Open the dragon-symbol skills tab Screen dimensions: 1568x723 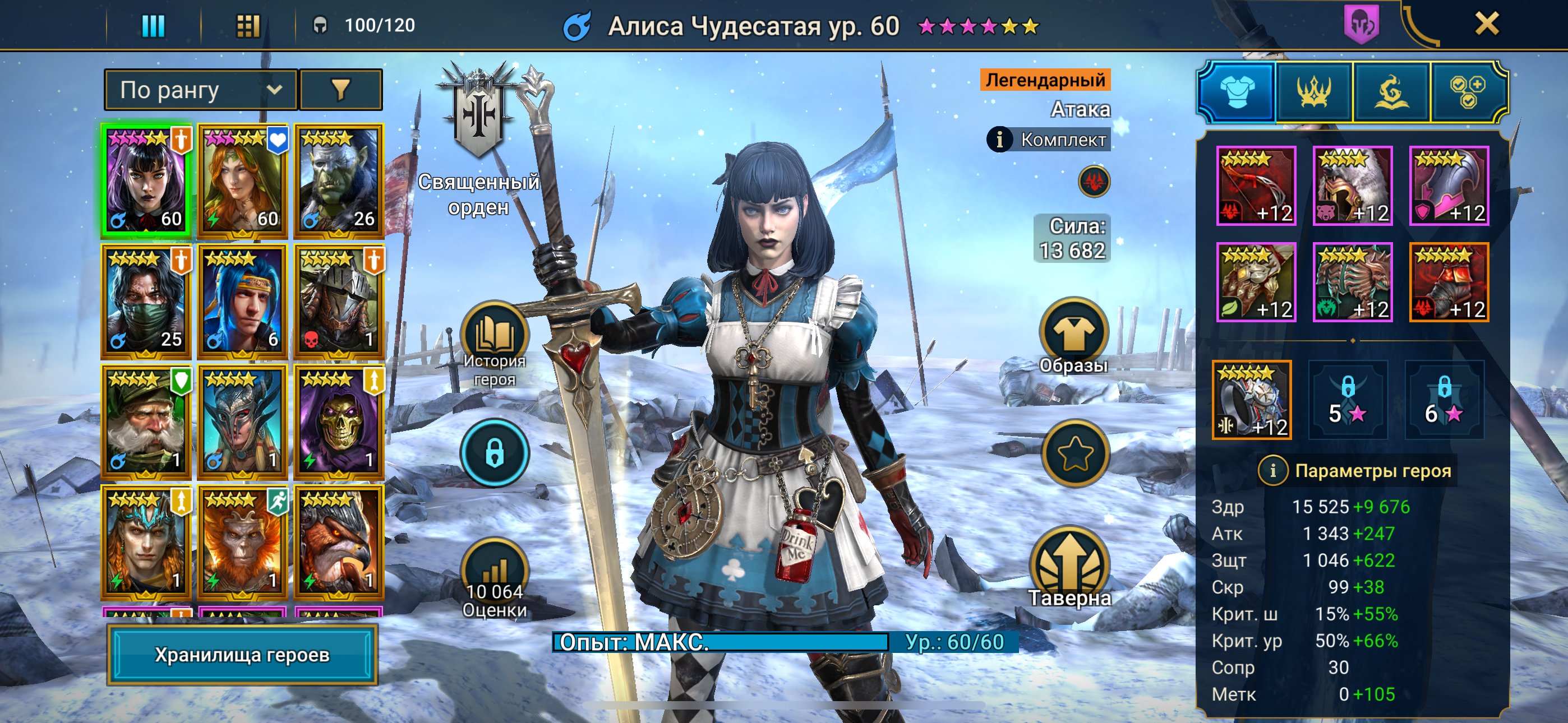point(1391,92)
